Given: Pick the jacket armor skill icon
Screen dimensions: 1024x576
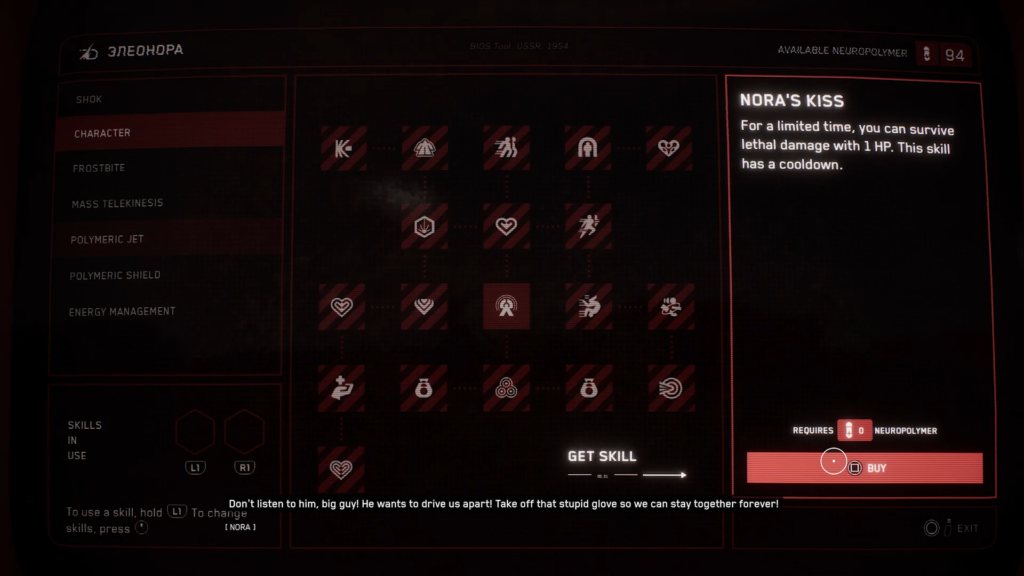Looking at the screenshot, I should tap(424, 148).
